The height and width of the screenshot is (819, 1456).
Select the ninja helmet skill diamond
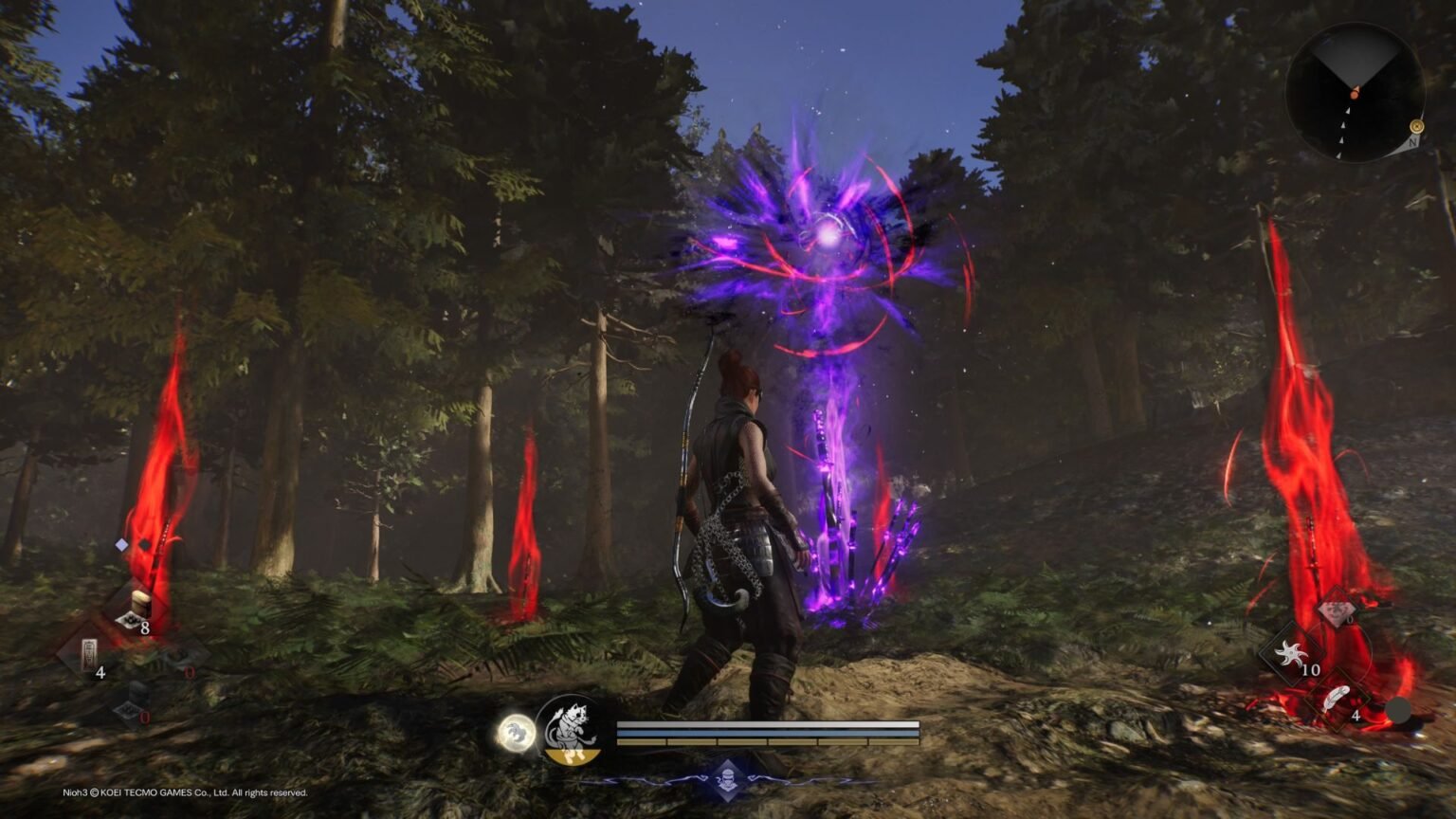[x=729, y=778]
